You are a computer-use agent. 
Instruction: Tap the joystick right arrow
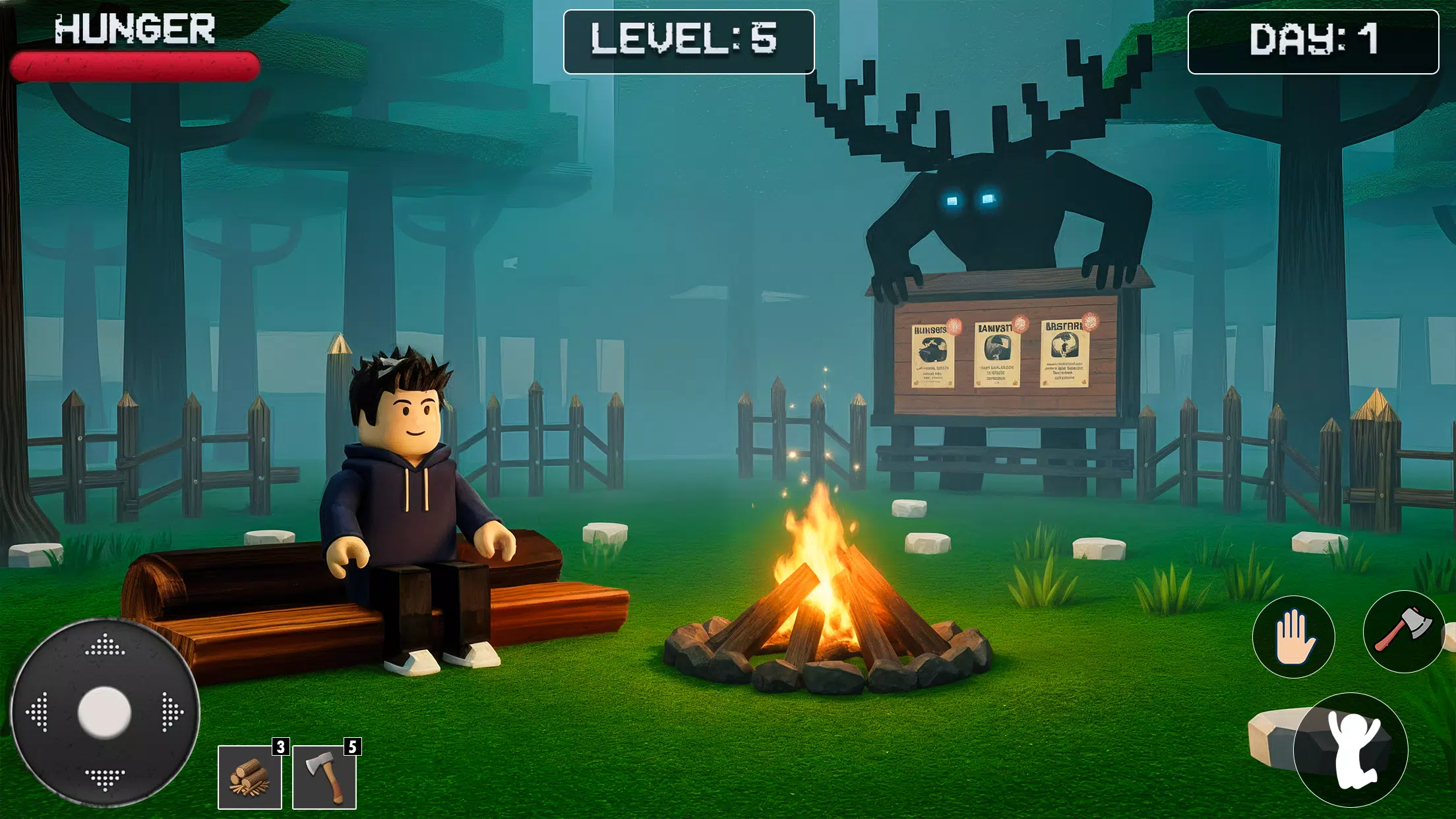(x=171, y=712)
